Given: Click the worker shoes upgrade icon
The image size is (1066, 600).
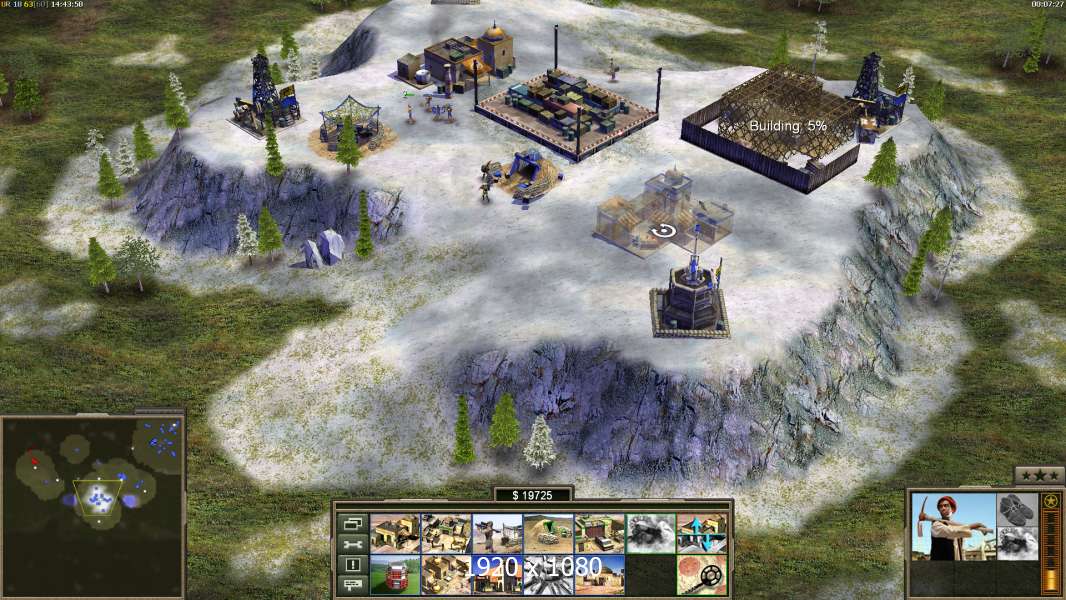Looking at the screenshot, I should pos(1018,509).
